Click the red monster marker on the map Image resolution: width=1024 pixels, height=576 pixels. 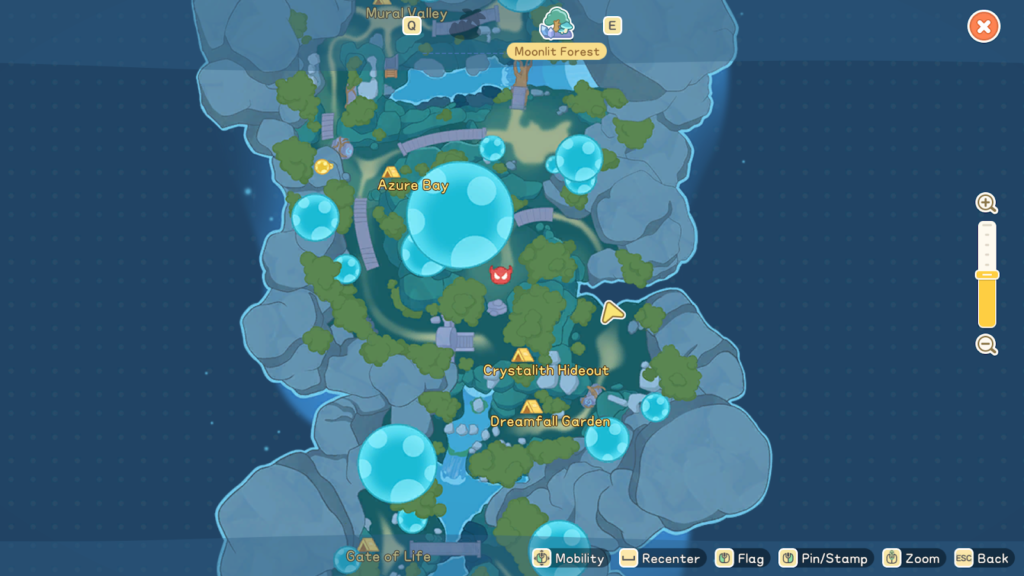pos(501,275)
